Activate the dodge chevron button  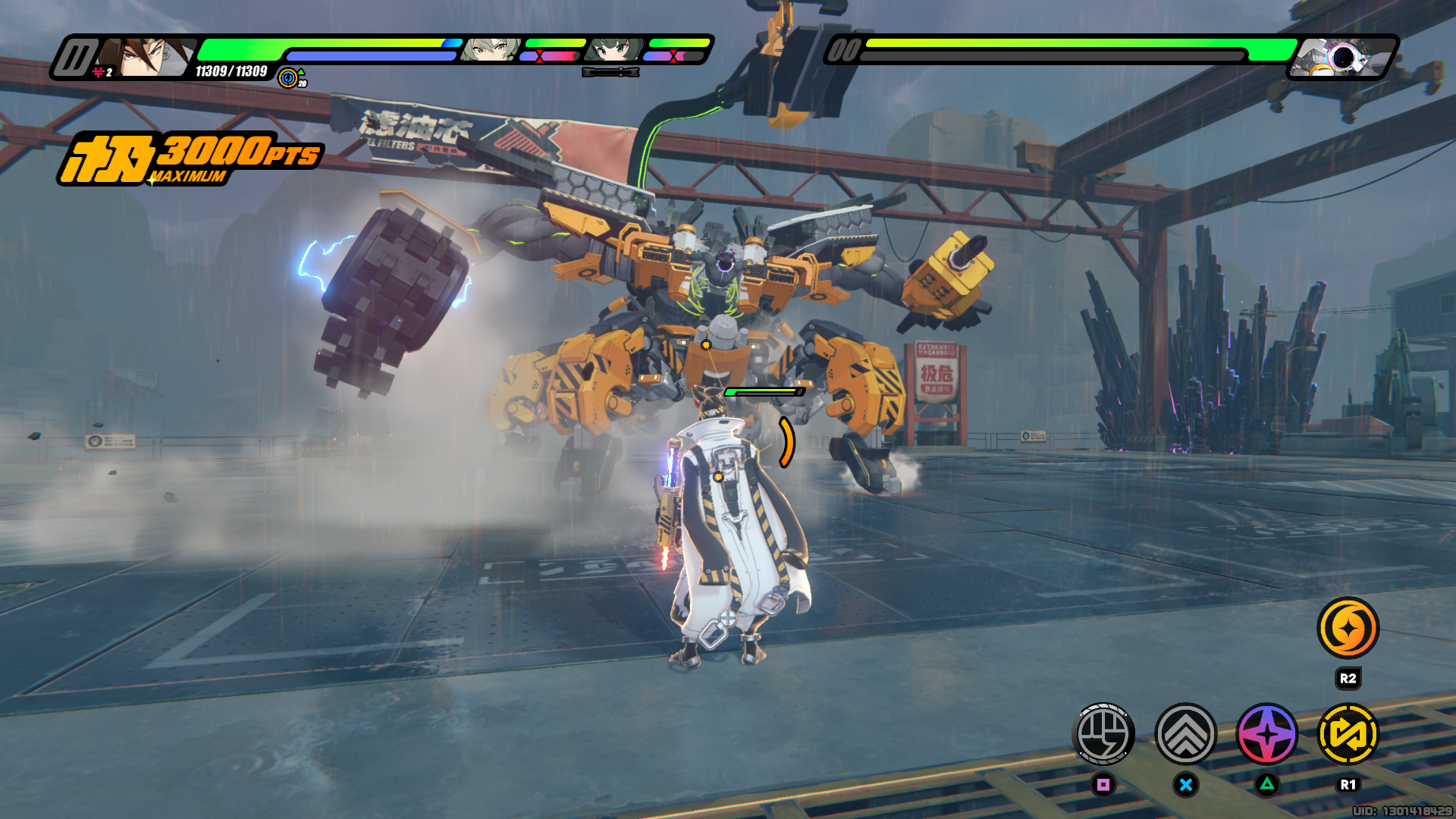(1185, 734)
